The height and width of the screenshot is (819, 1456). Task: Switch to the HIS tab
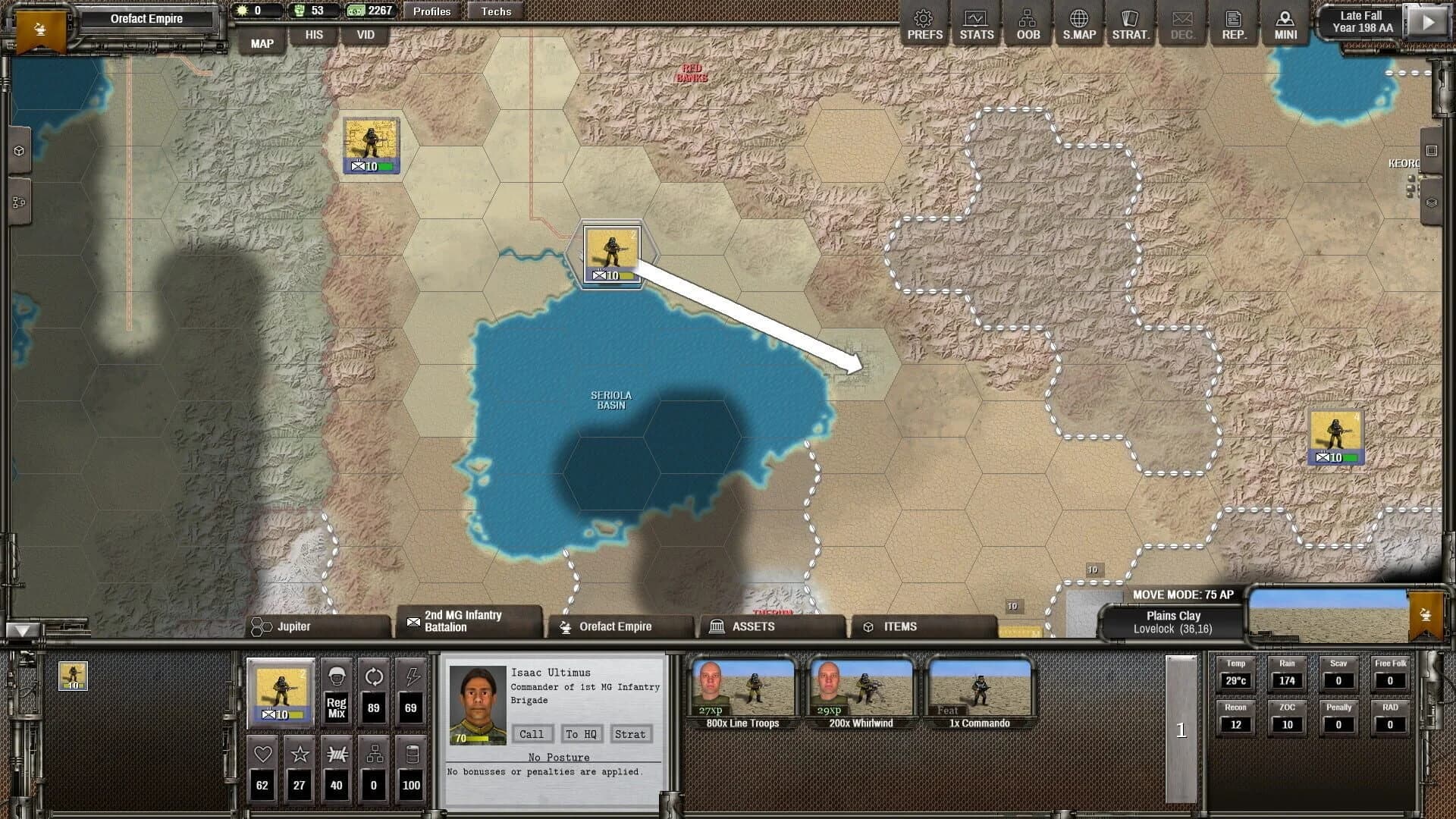coord(314,34)
